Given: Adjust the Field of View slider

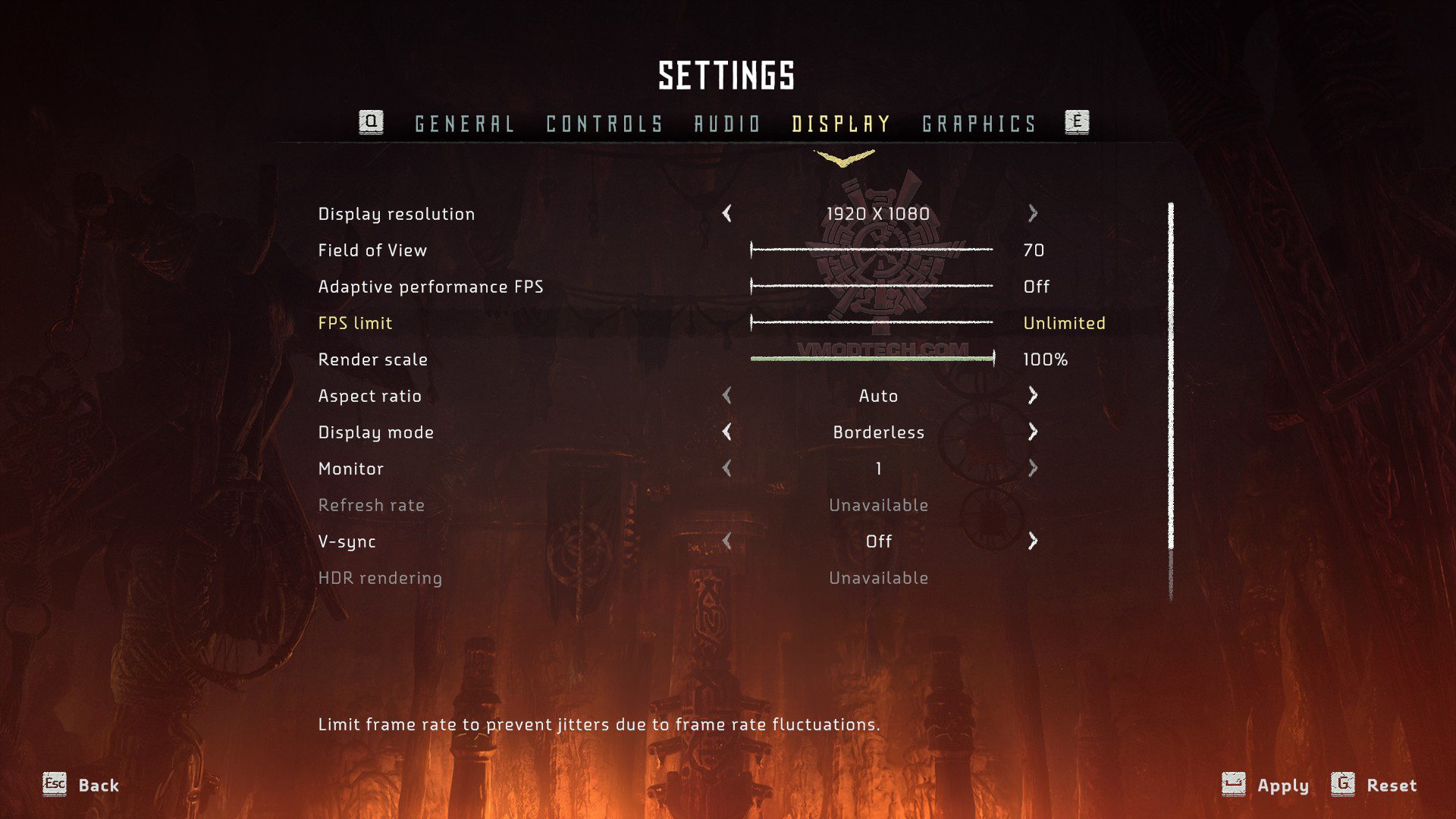Looking at the screenshot, I should click(x=871, y=249).
